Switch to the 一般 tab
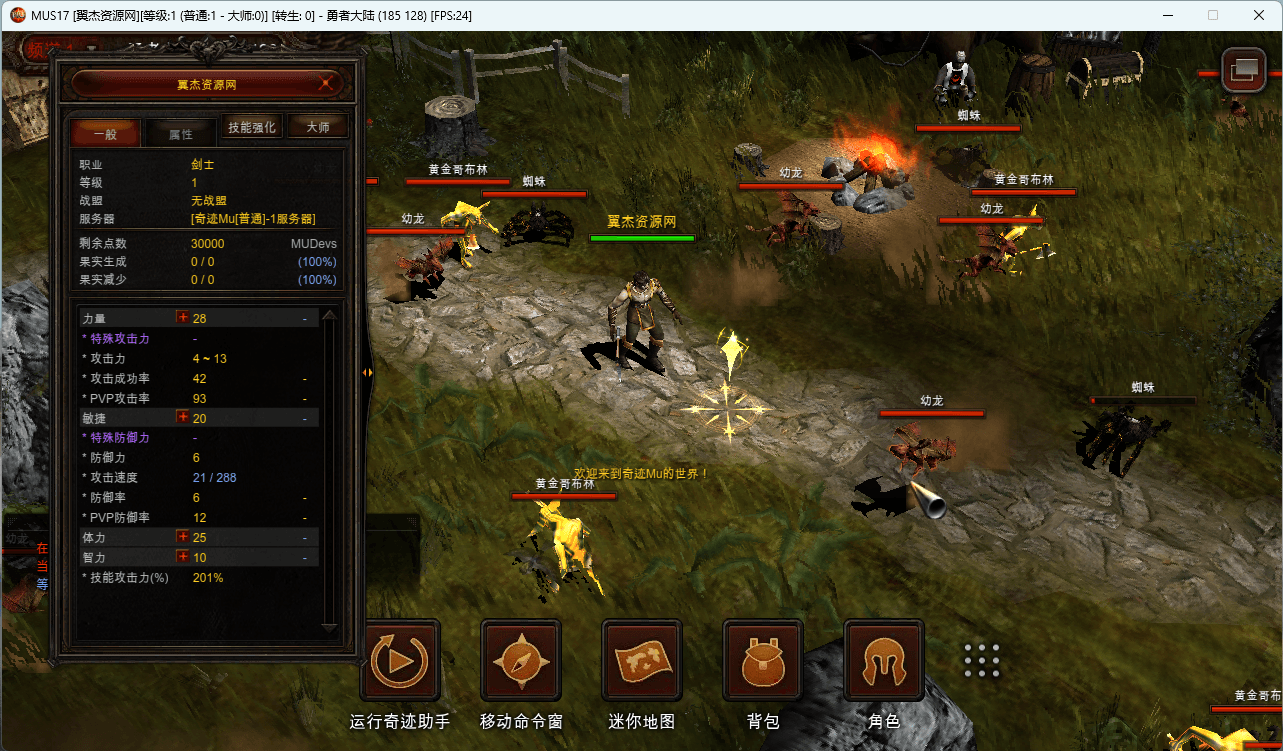1283x751 pixels. click(105, 132)
